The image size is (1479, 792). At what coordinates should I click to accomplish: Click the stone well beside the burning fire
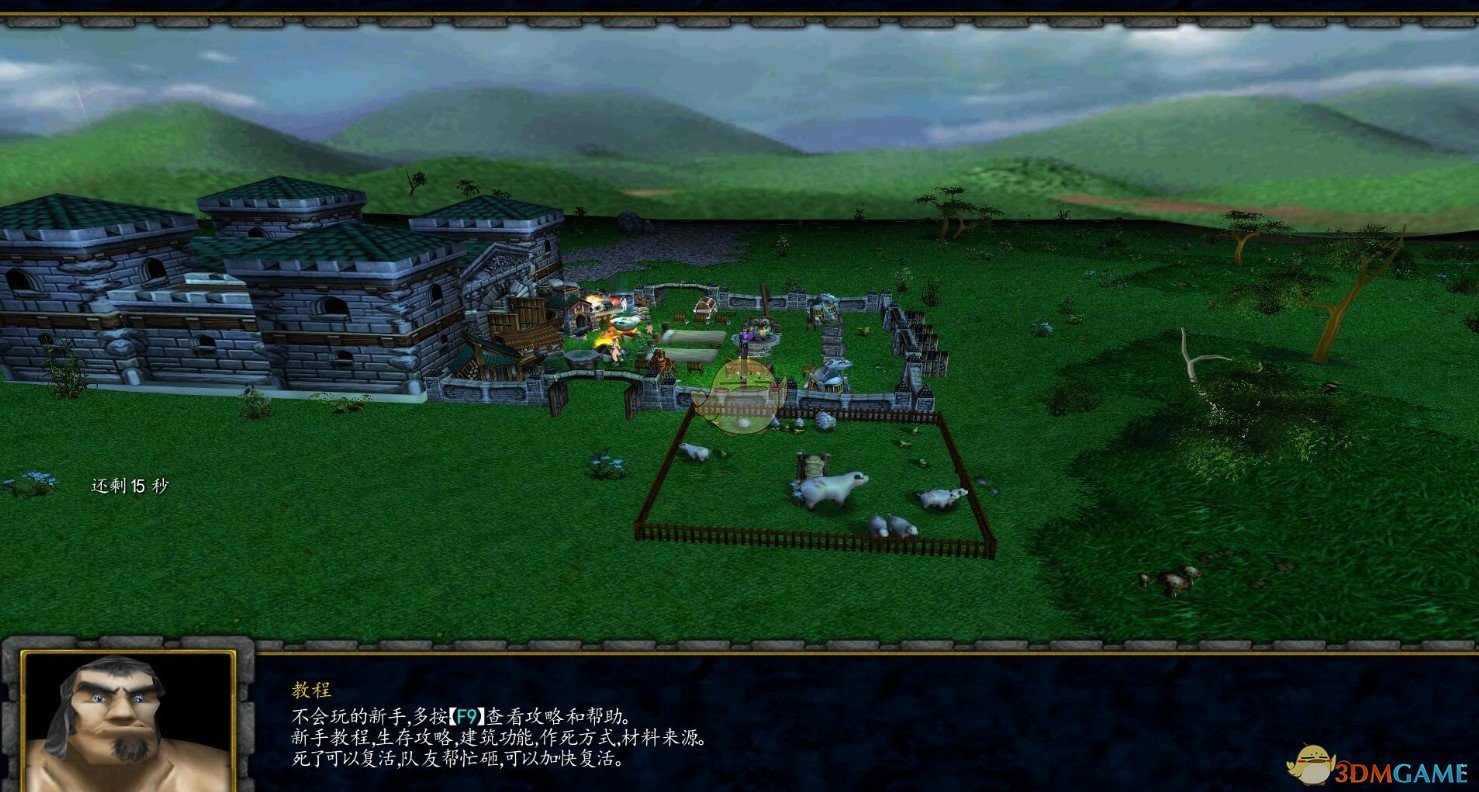(582, 356)
